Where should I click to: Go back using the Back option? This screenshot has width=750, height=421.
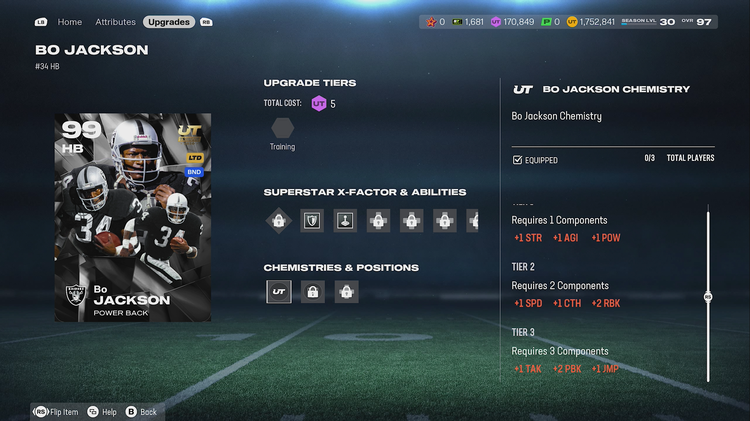[x=141, y=411]
